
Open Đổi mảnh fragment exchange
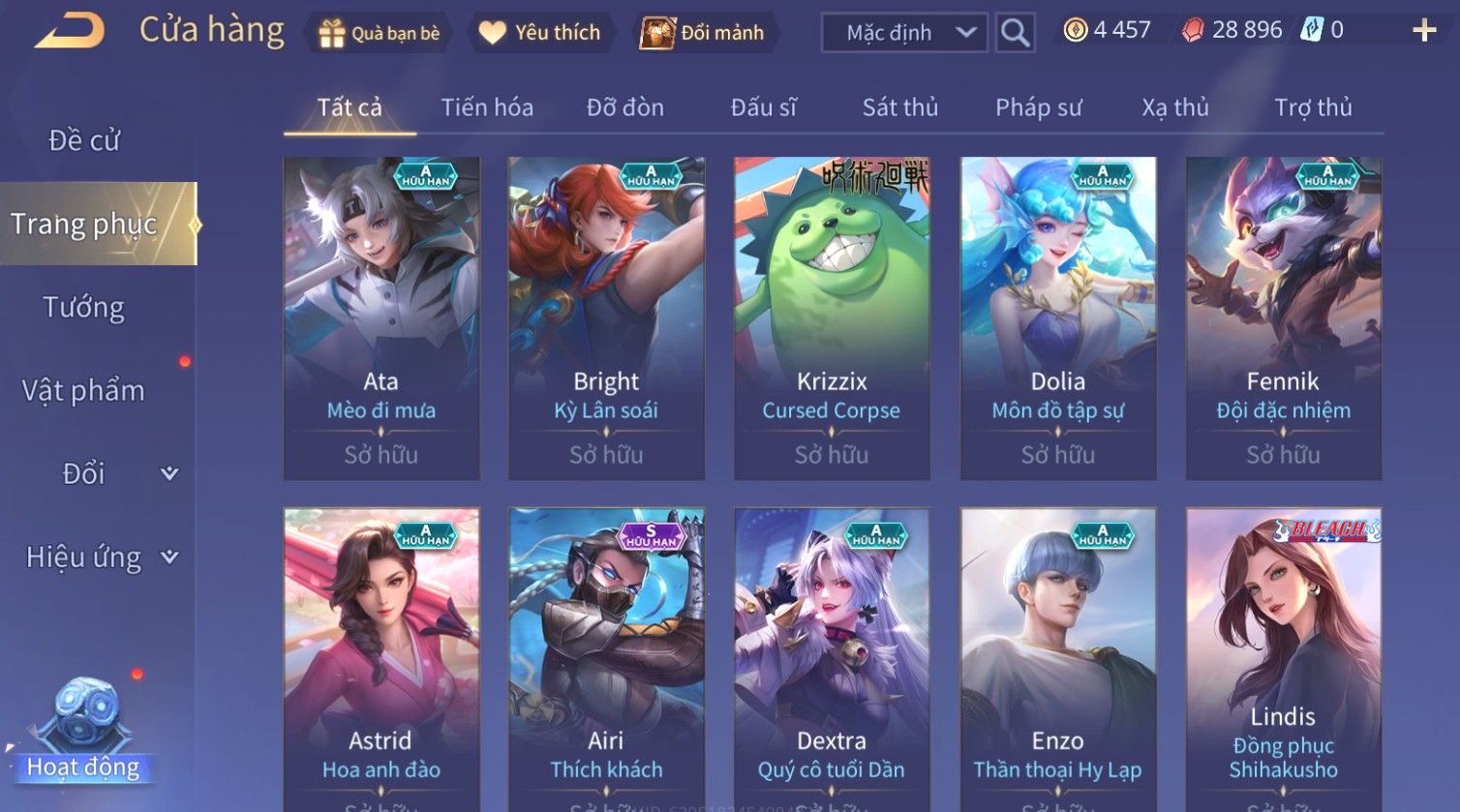704,33
